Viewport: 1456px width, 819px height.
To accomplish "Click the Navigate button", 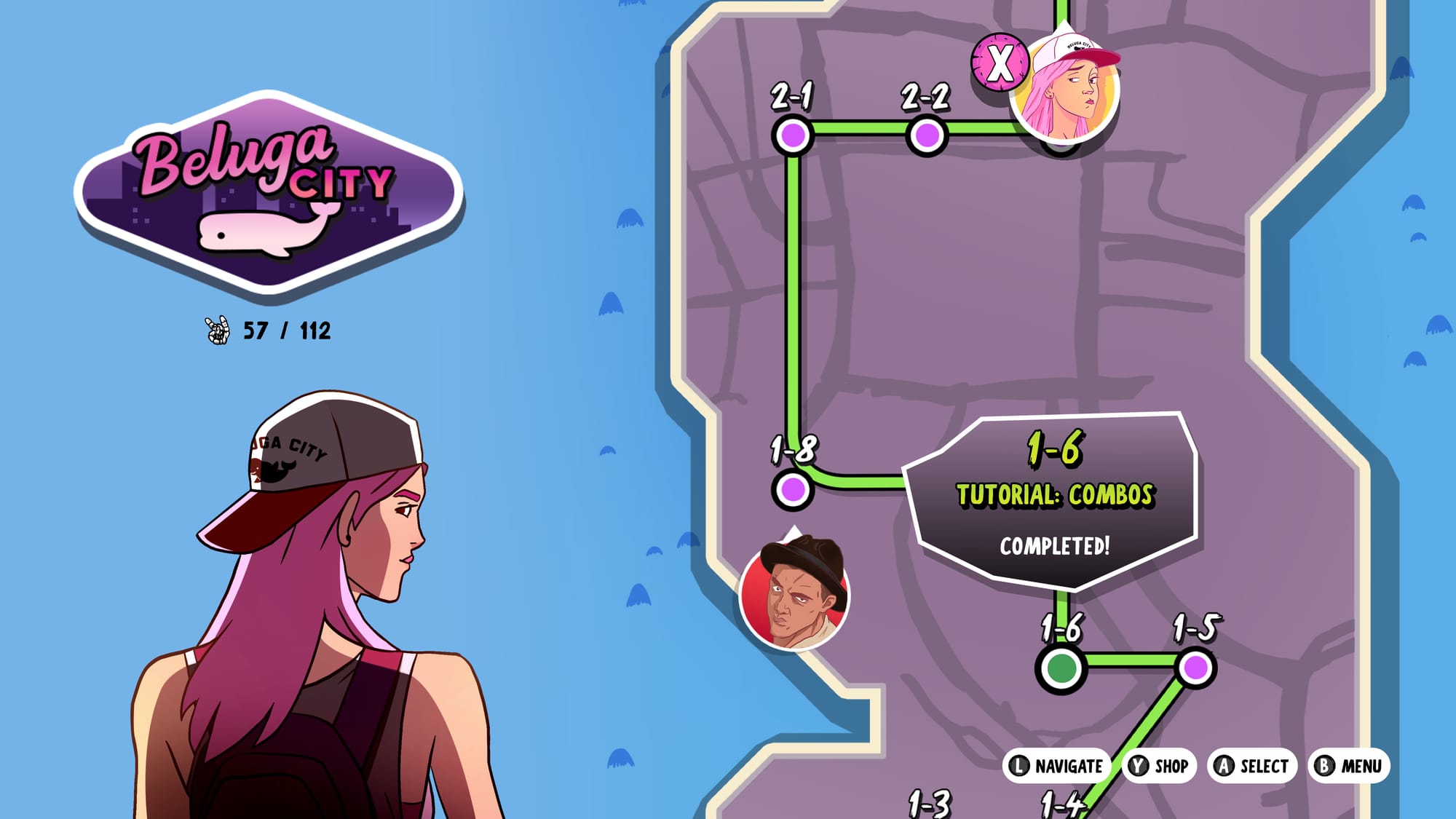I will pos(1057,766).
